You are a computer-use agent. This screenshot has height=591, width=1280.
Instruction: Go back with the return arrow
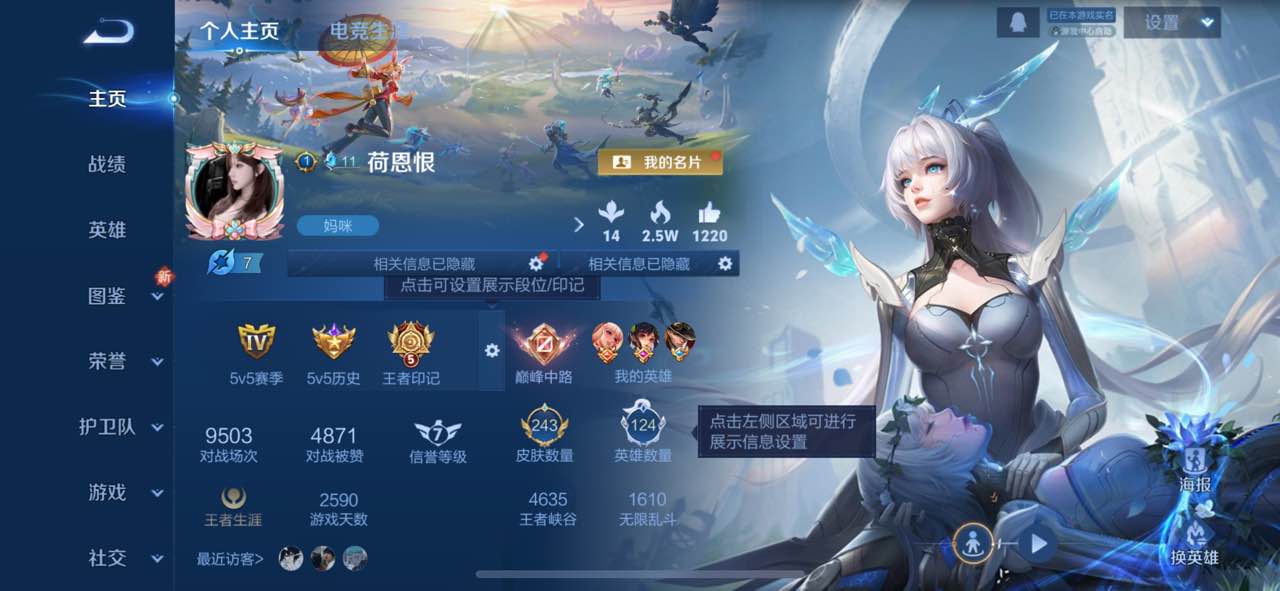108,33
